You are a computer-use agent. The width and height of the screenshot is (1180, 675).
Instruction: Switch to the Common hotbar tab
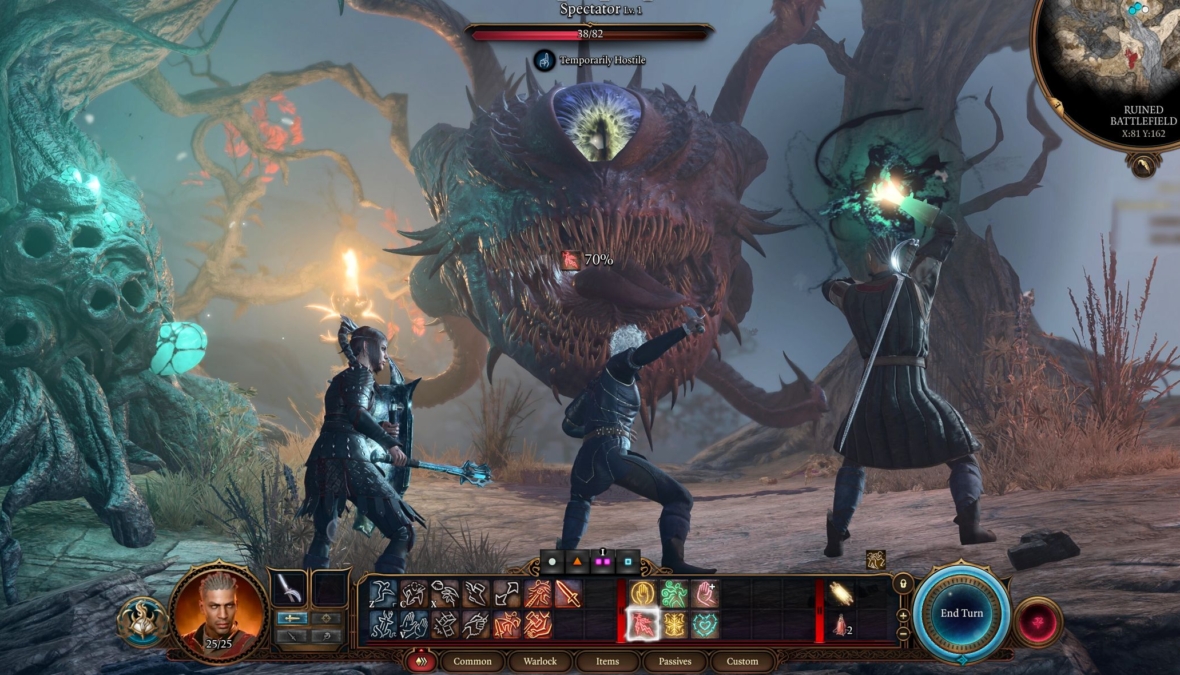click(x=472, y=661)
